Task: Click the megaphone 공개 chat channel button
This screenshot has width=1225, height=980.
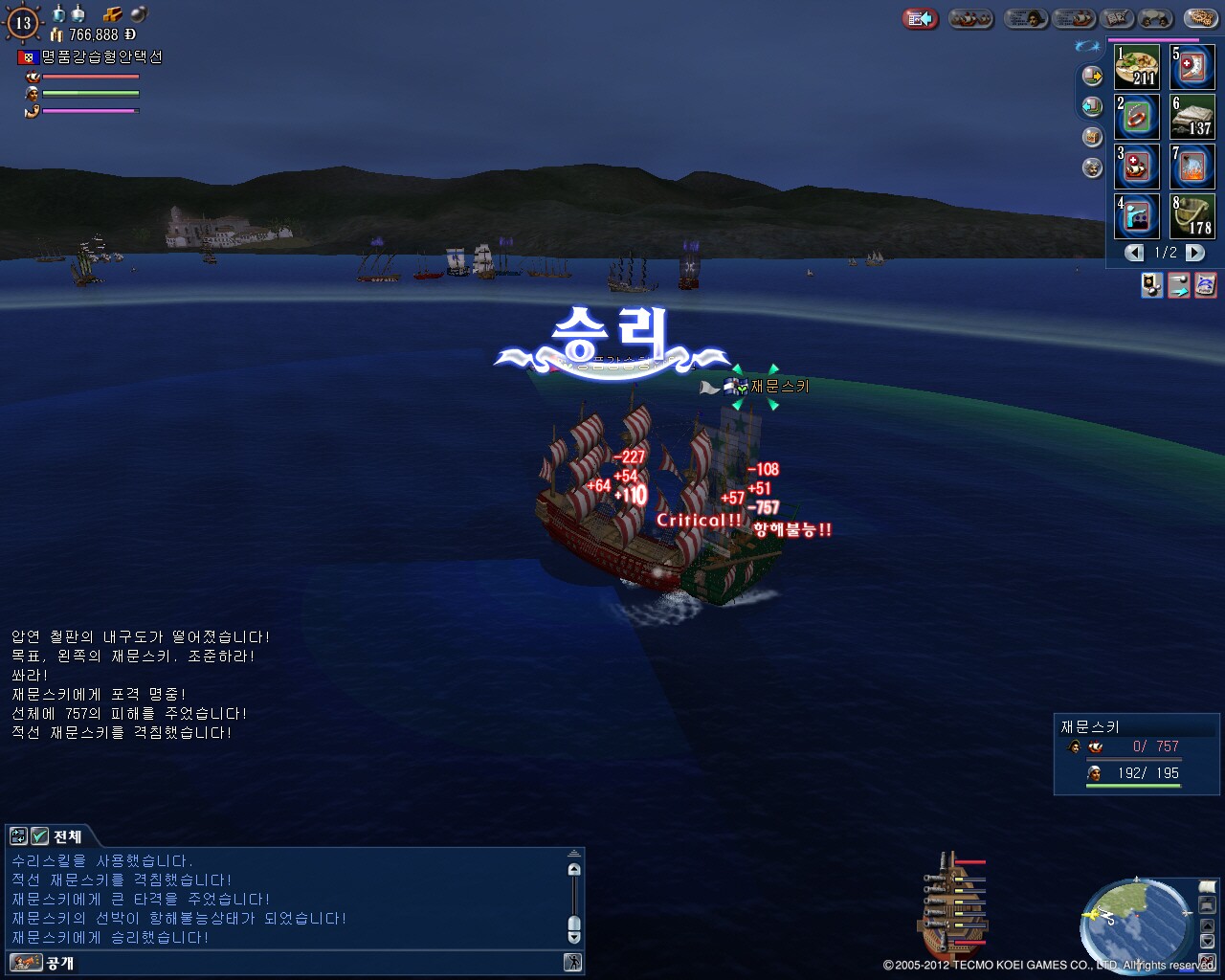Action: pos(27,963)
